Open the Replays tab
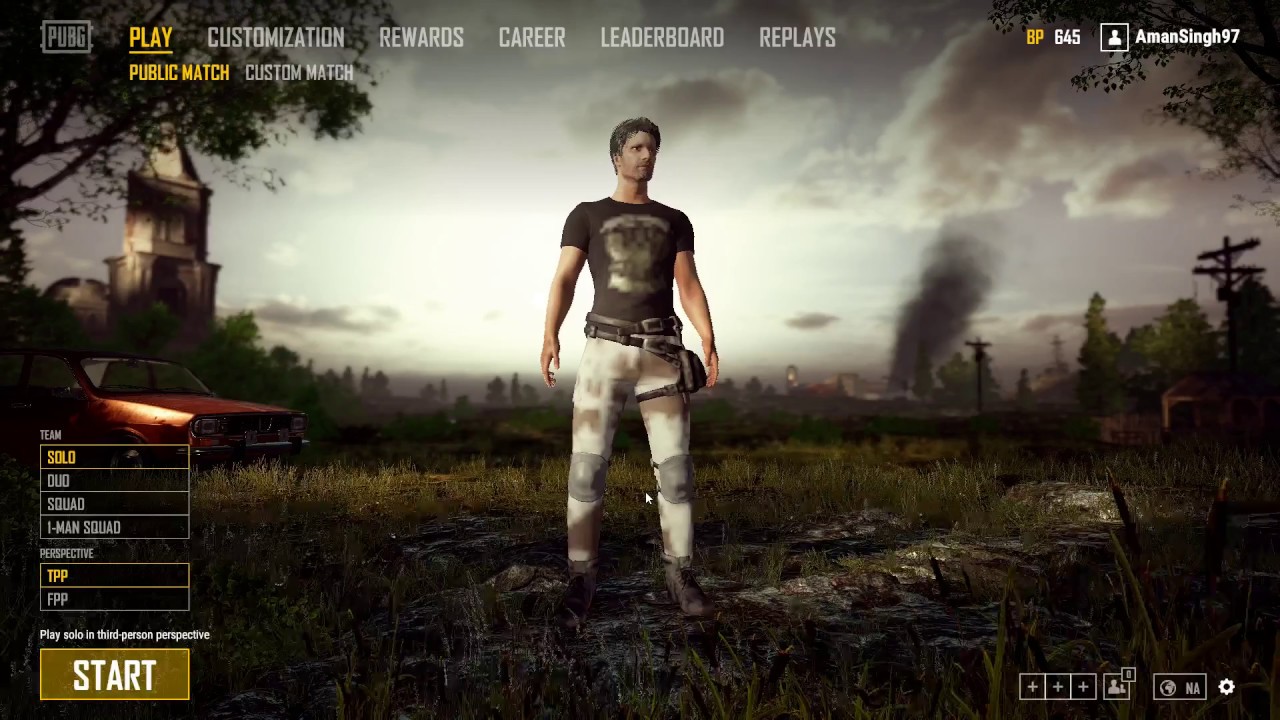 797,38
